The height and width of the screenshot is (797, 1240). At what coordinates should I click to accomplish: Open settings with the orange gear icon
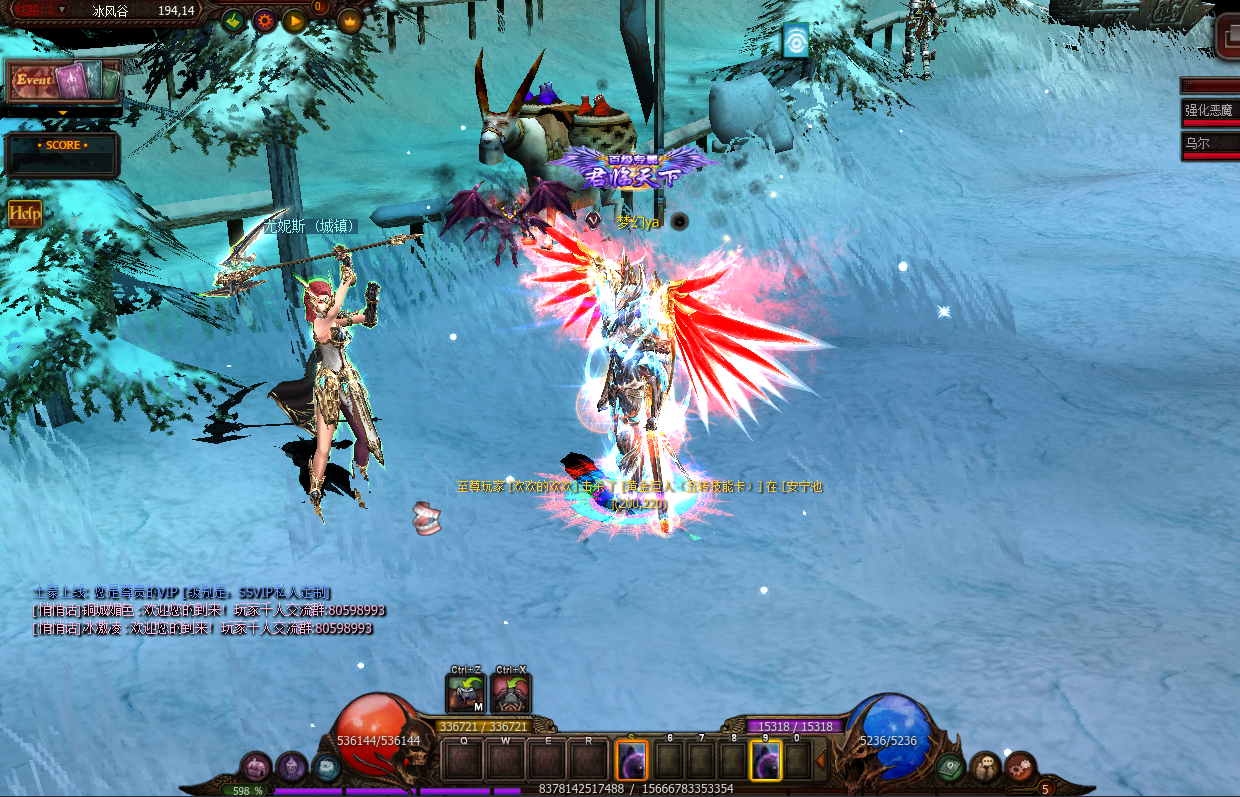pyautogui.click(x=264, y=20)
